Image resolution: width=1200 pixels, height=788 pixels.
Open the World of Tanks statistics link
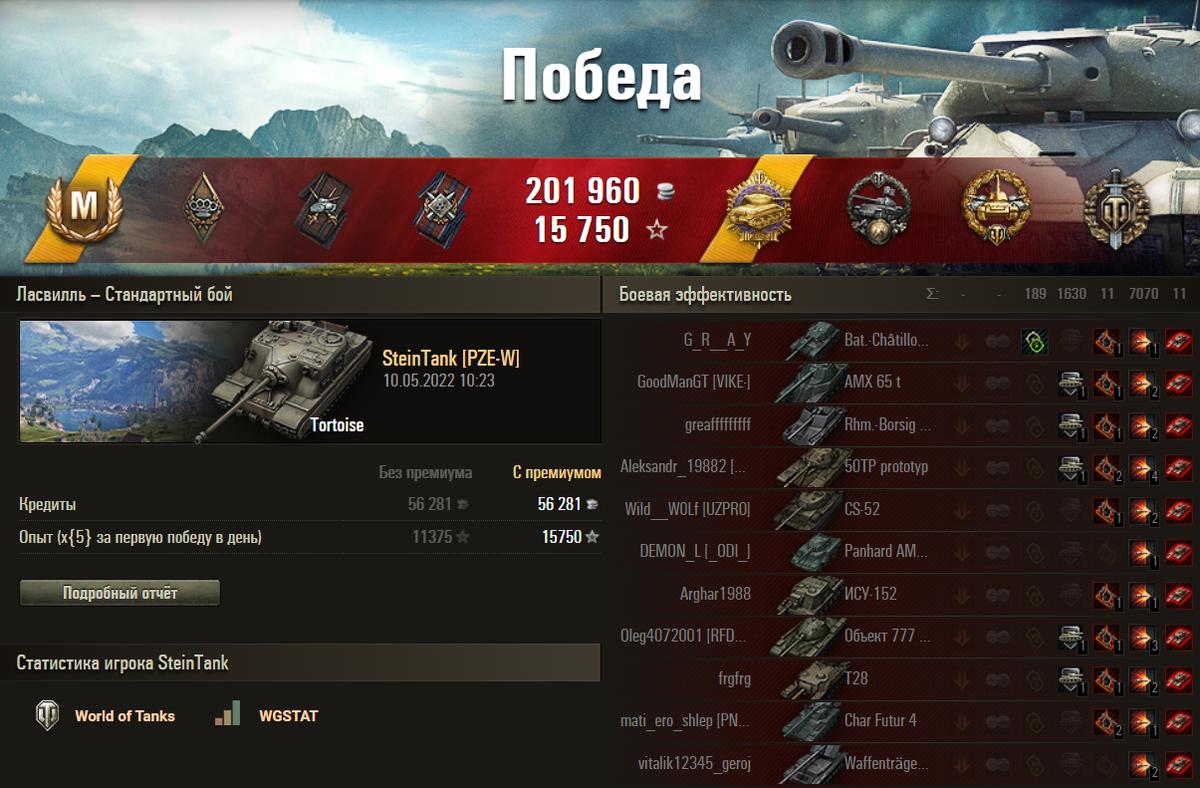124,716
